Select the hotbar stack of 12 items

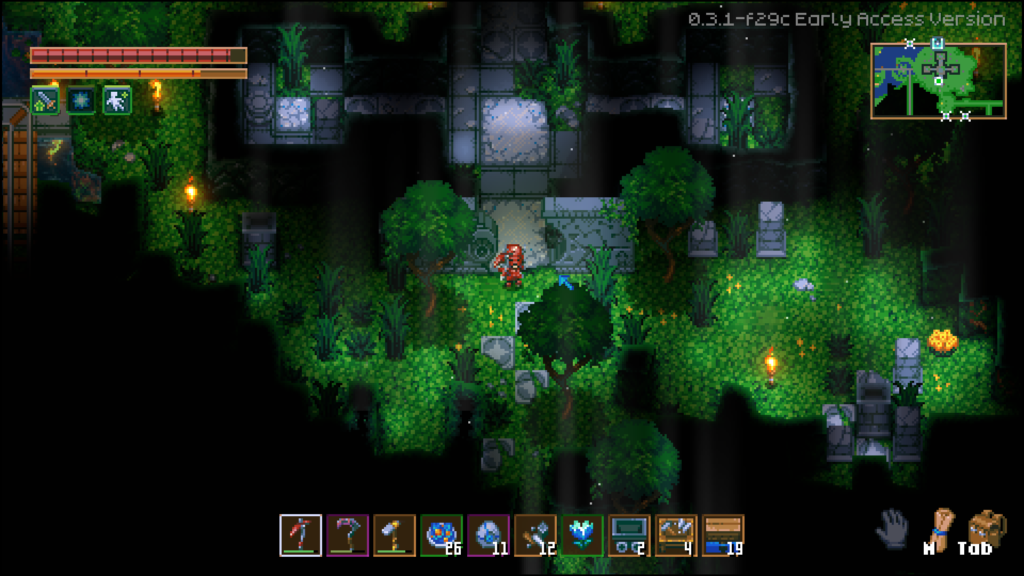[535, 535]
